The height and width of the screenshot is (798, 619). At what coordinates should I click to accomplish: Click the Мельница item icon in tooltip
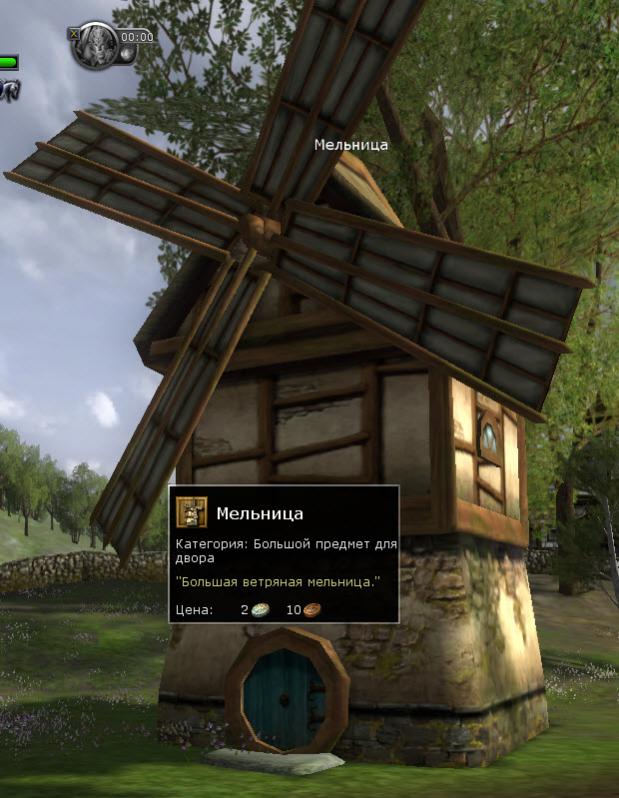point(192,512)
